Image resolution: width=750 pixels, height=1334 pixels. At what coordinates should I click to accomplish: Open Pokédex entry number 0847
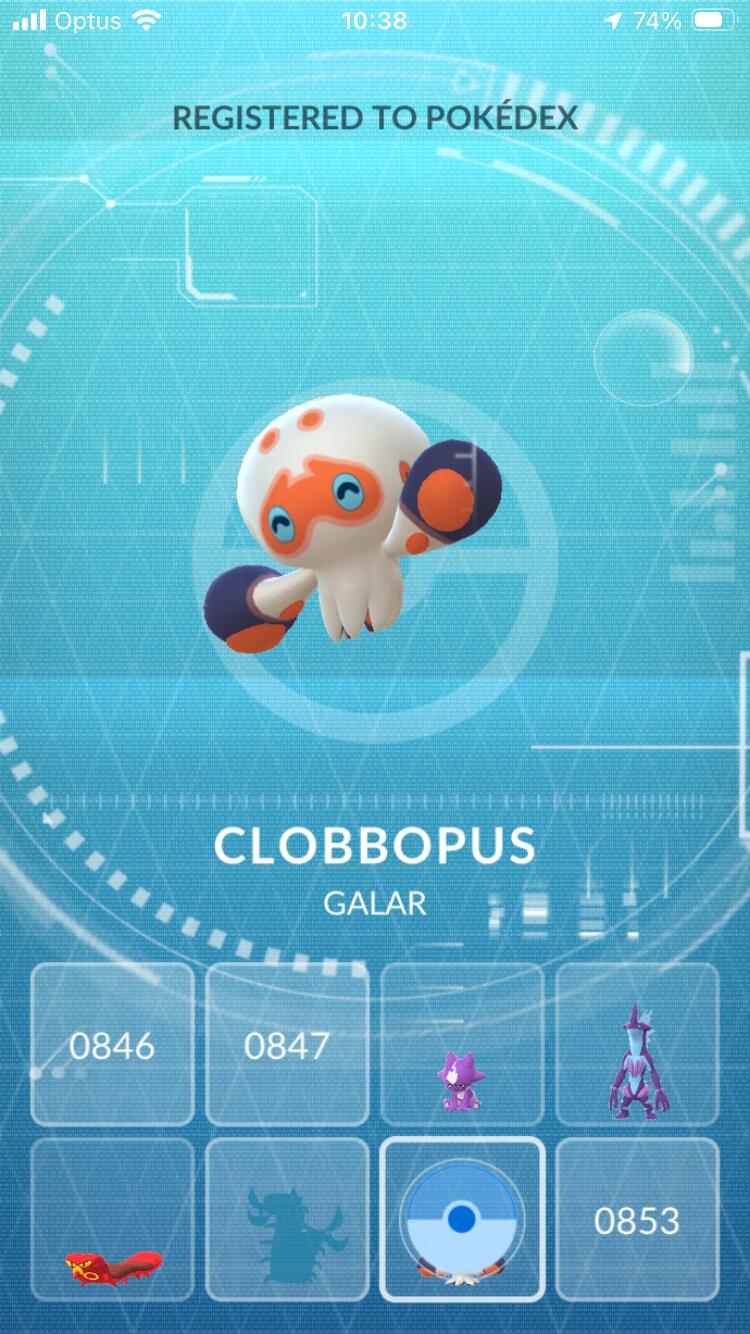pyautogui.click(x=287, y=1045)
